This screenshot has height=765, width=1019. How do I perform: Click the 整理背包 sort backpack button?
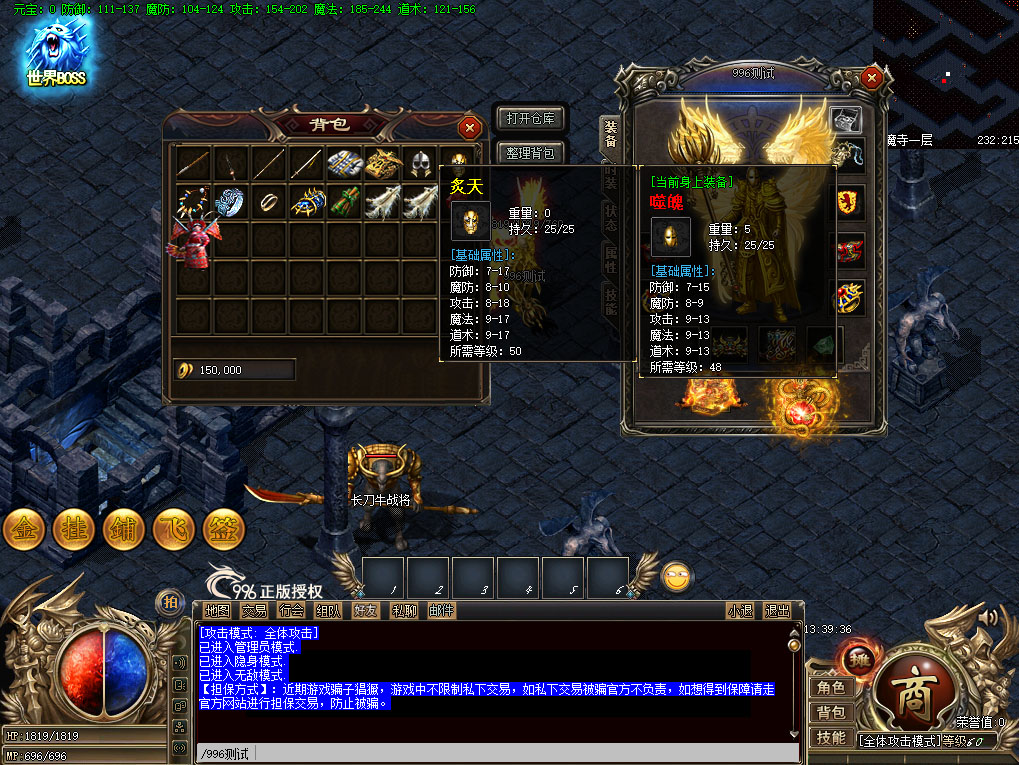click(531, 153)
